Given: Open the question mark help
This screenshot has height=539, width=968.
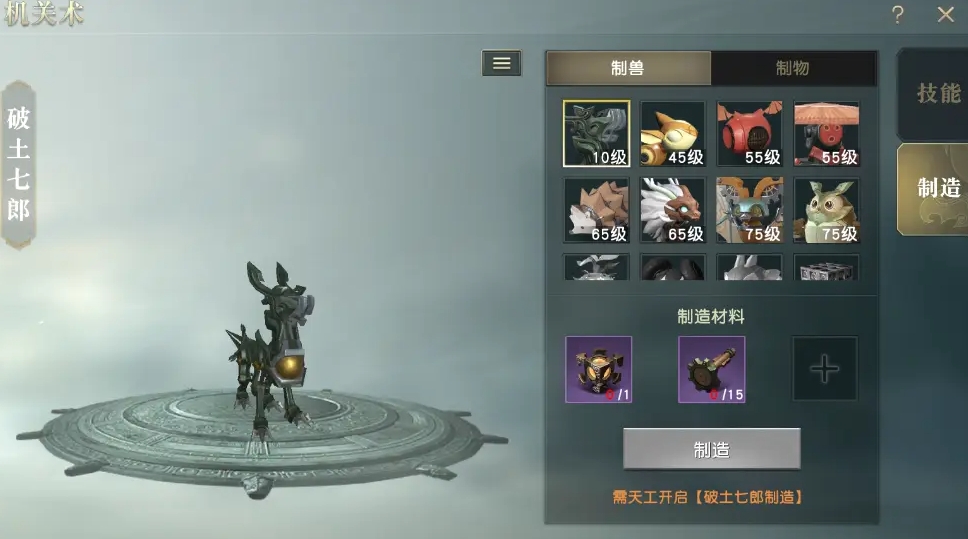Looking at the screenshot, I should 898,15.
